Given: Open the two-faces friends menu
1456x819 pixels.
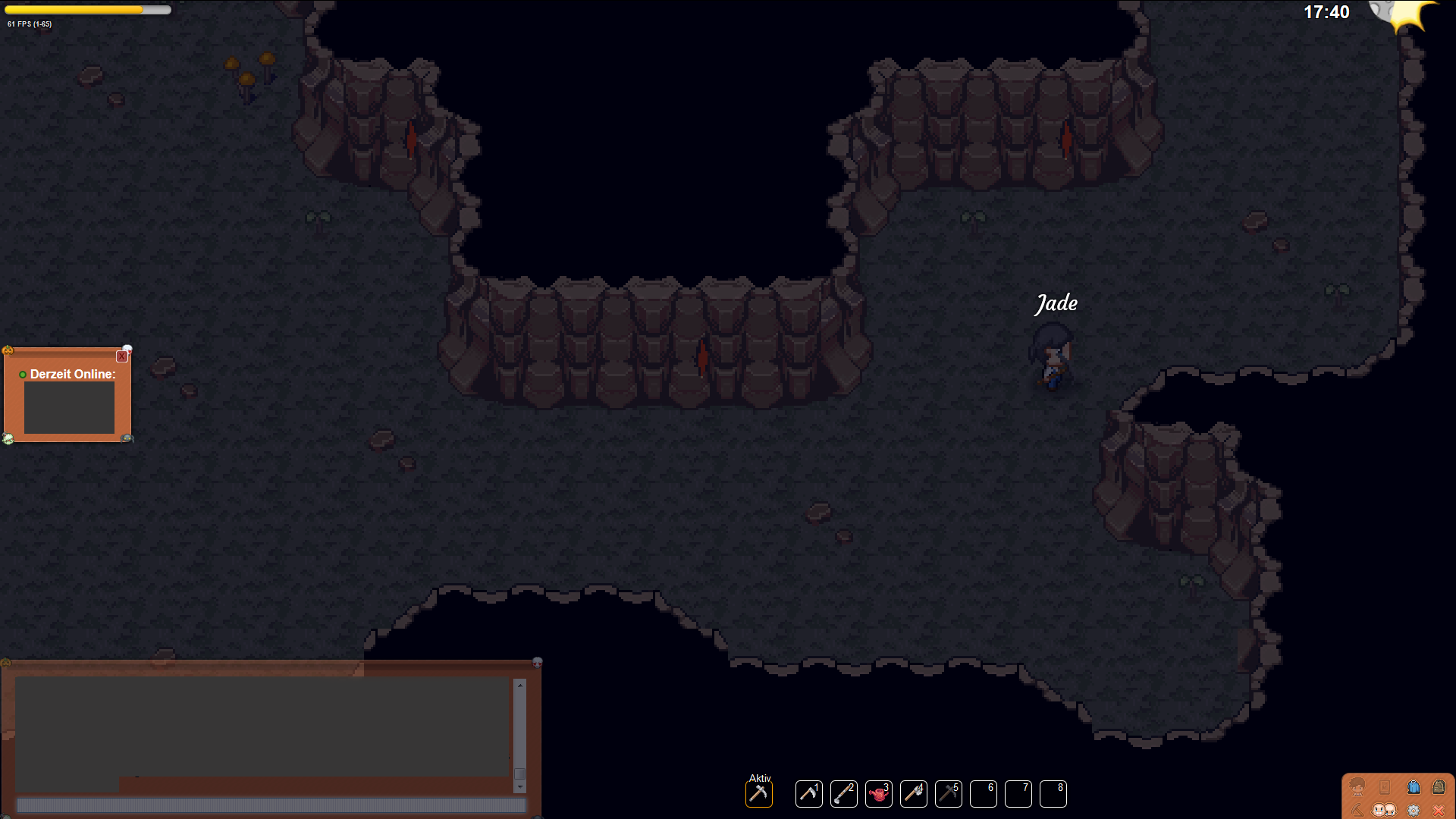Looking at the screenshot, I should click(x=1384, y=810).
